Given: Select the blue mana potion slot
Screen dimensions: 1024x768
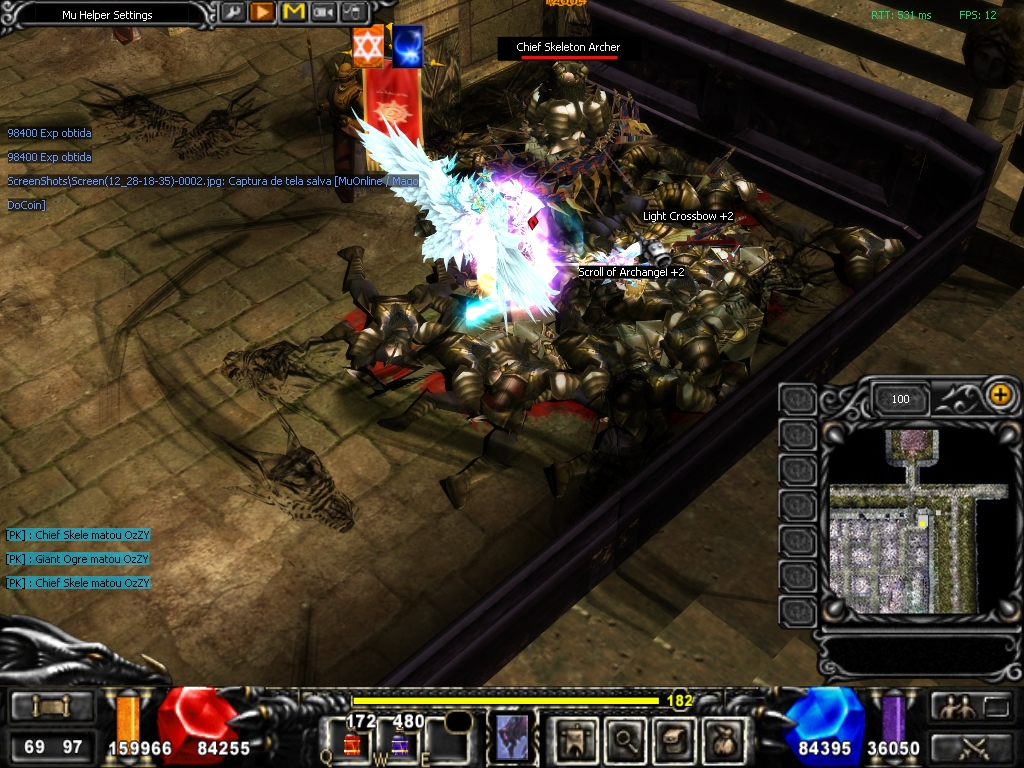Looking at the screenshot, I should [398, 743].
